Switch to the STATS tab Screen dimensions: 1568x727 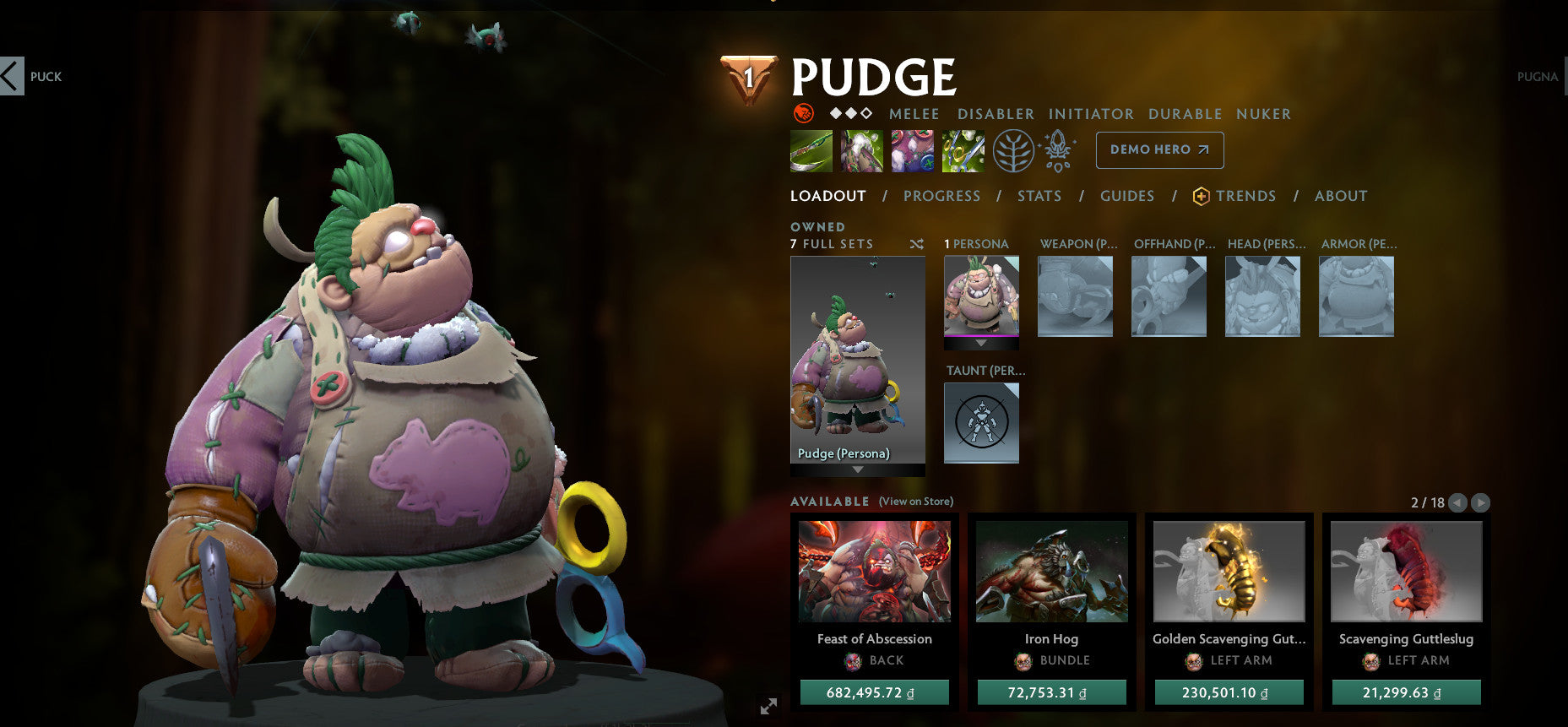[x=1039, y=196]
